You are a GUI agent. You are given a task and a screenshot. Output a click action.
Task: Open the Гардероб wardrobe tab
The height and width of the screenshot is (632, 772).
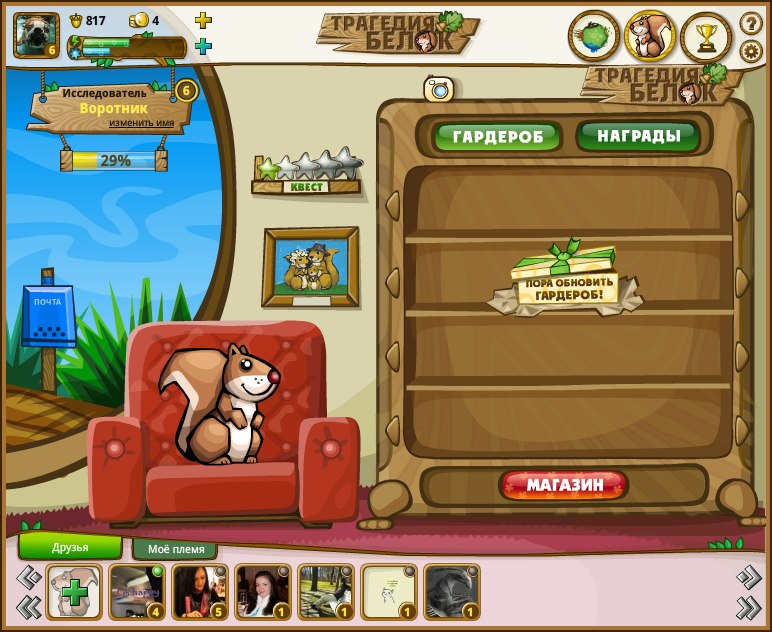coord(497,136)
